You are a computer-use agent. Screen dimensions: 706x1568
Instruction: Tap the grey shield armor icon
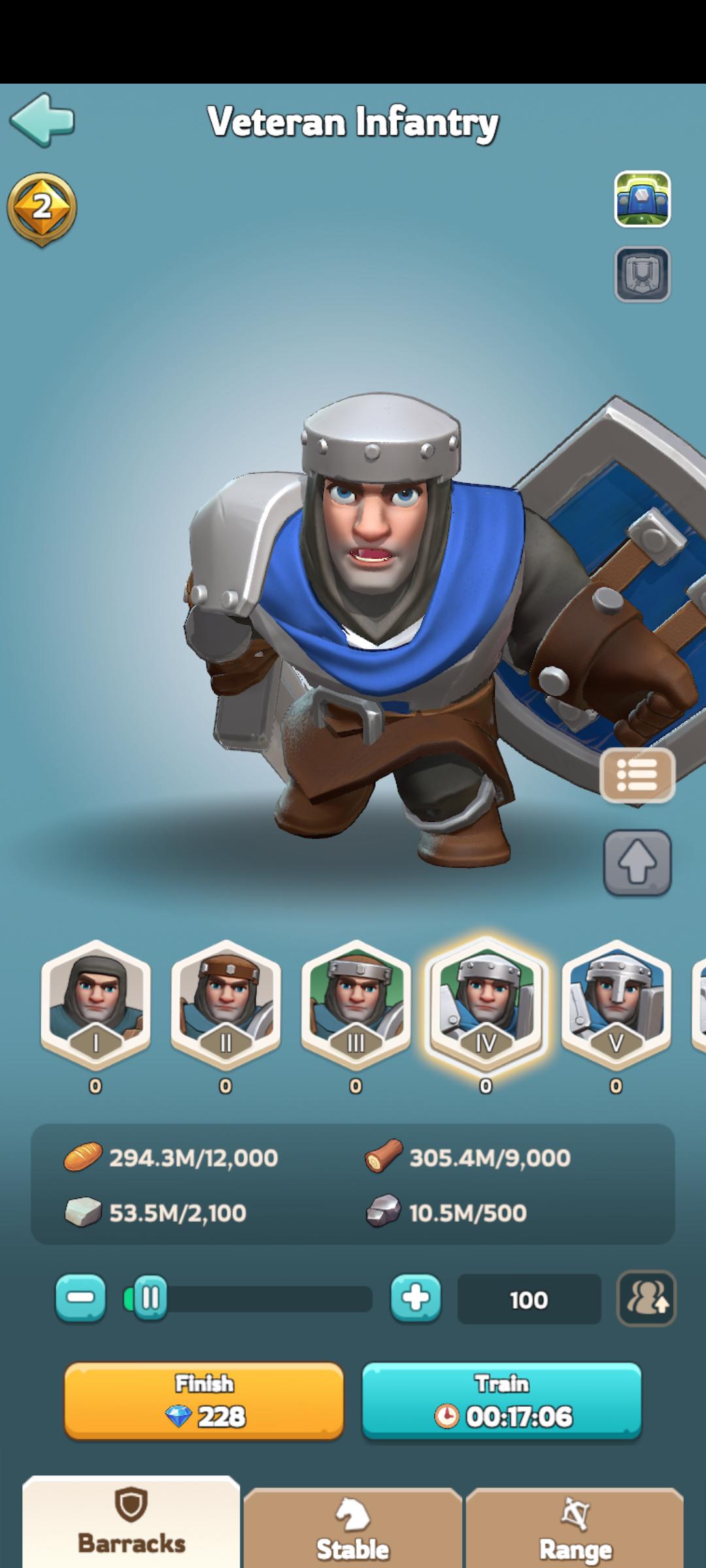pos(642,274)
